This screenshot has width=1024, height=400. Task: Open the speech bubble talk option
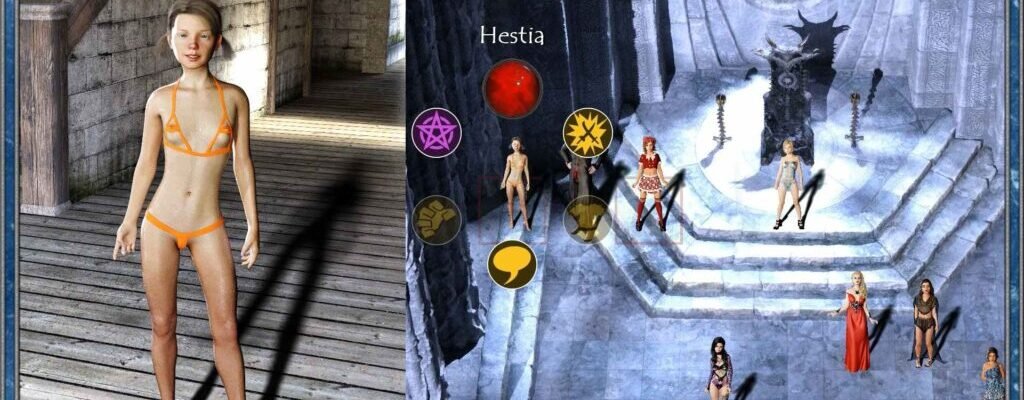[512, 264]
